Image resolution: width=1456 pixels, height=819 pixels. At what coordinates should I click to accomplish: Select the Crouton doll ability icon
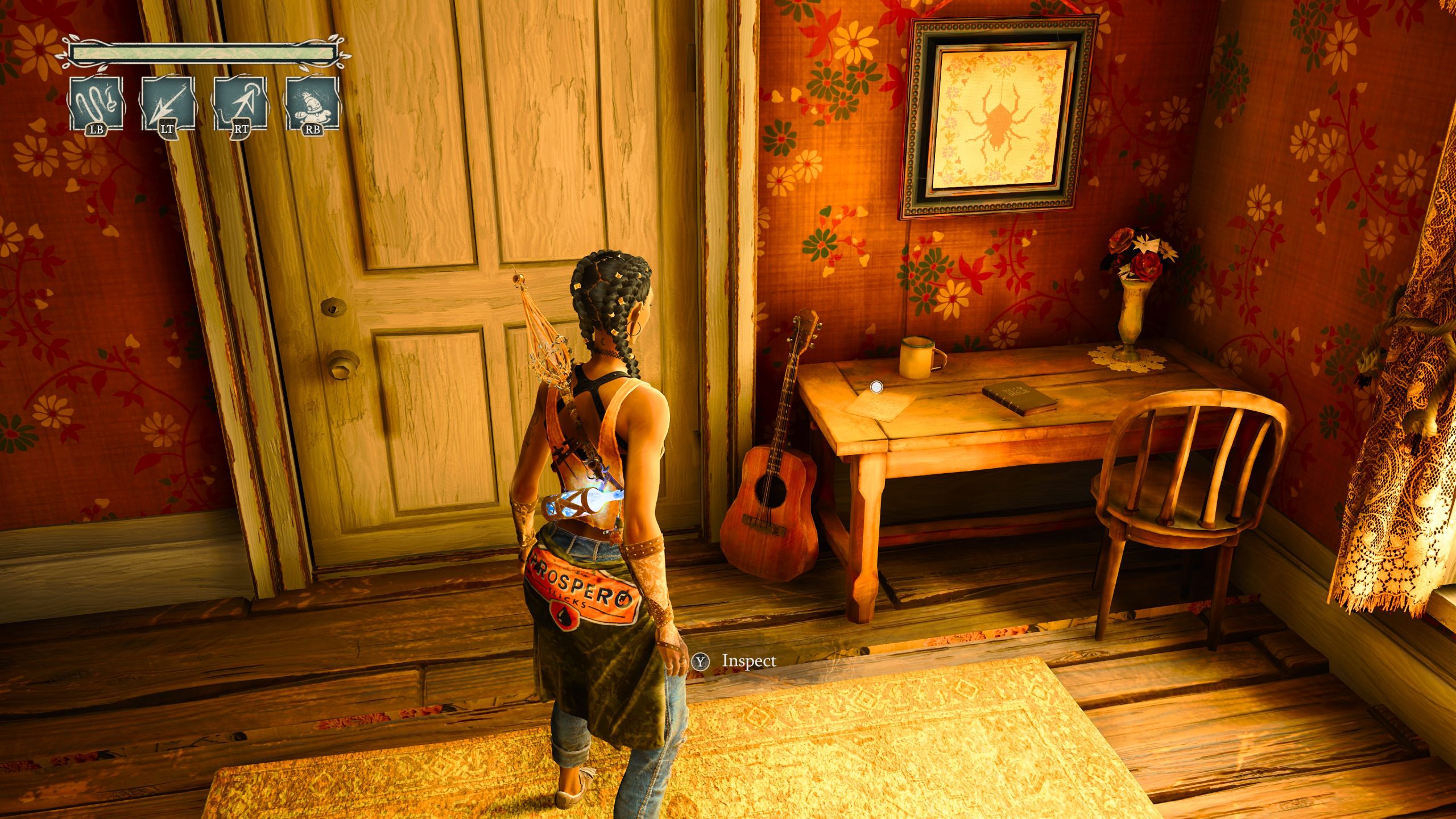[x=312, y=104]
